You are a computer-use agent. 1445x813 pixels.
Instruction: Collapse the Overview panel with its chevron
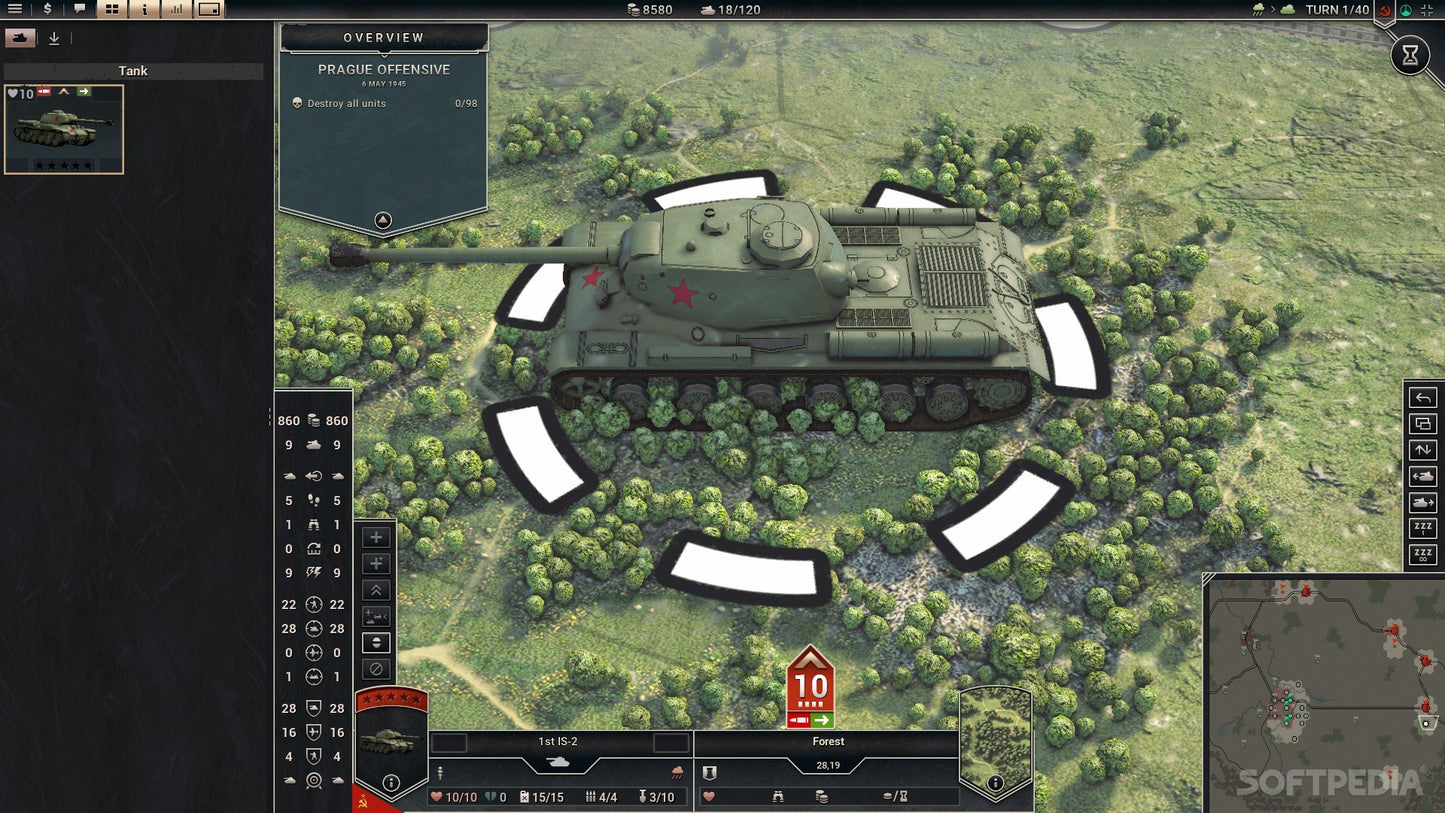coord(382,220)
